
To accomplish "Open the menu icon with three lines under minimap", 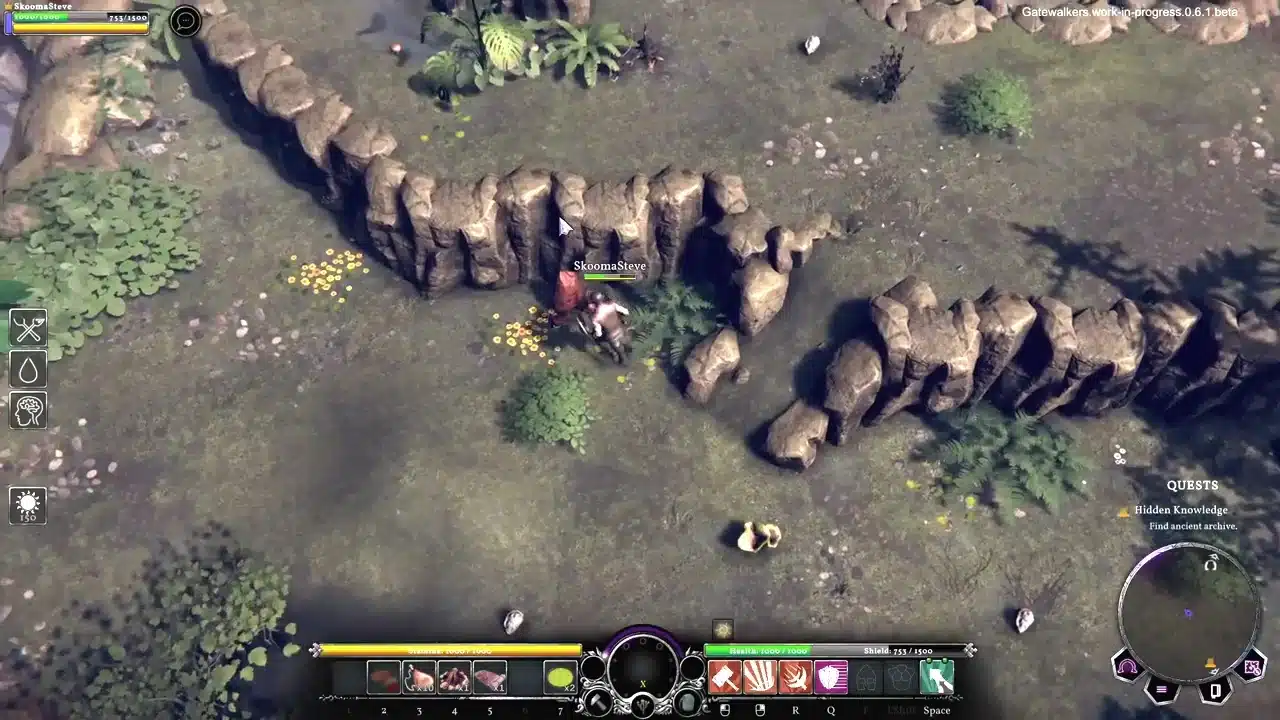I will point(1161,688).
